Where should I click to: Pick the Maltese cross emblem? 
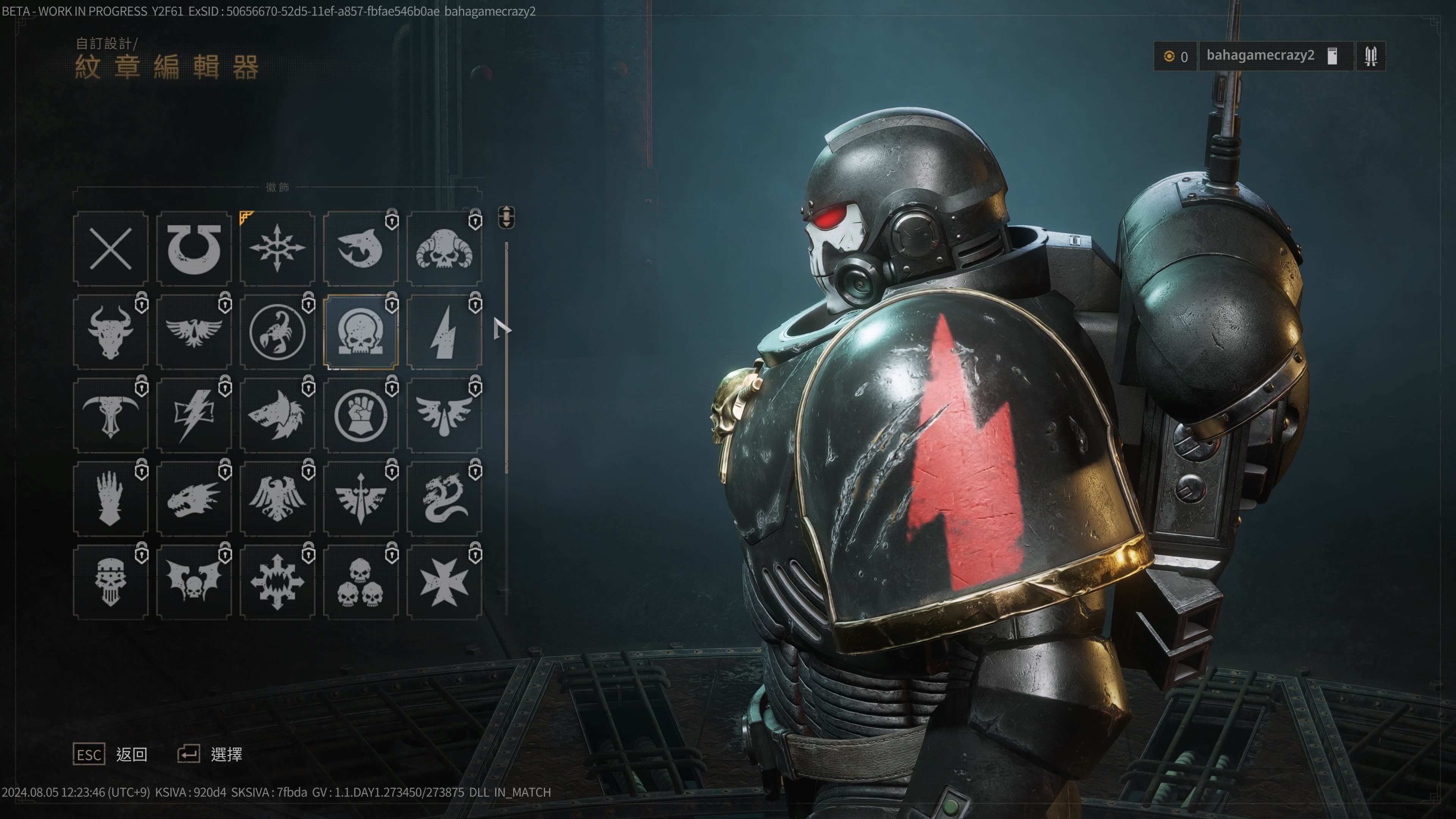click(x=444, y=582)
